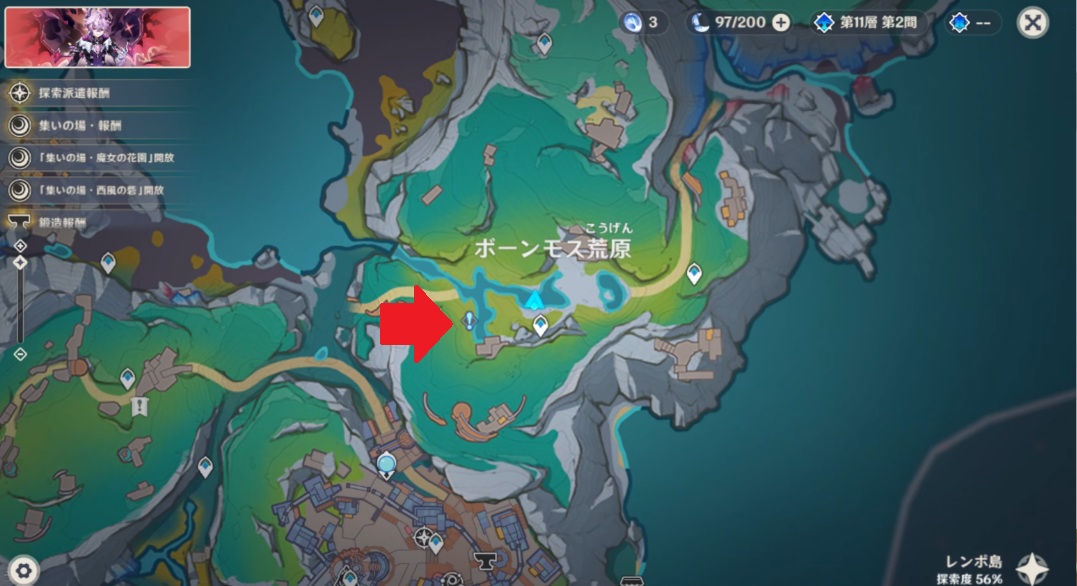Click the plus button beside 97/200

point(781,22)
